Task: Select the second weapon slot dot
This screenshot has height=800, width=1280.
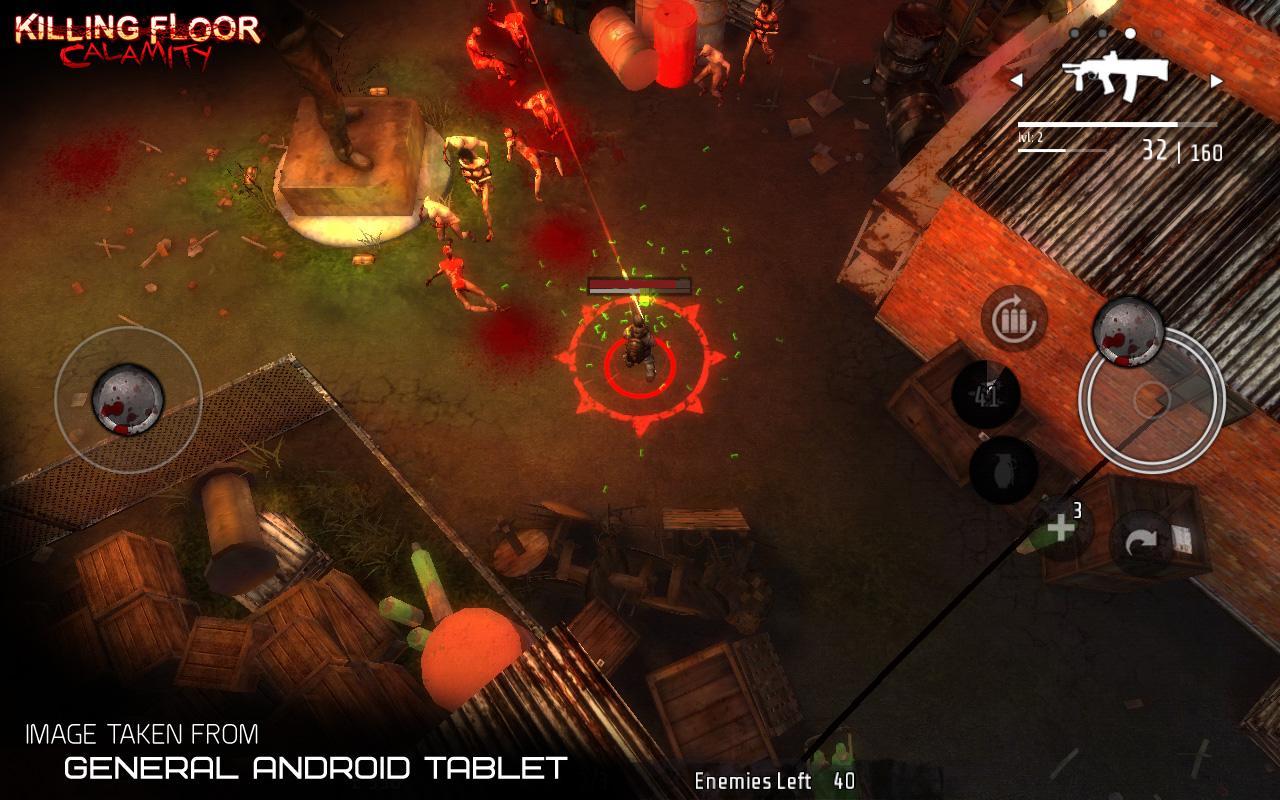Action: pos(1103,33)
